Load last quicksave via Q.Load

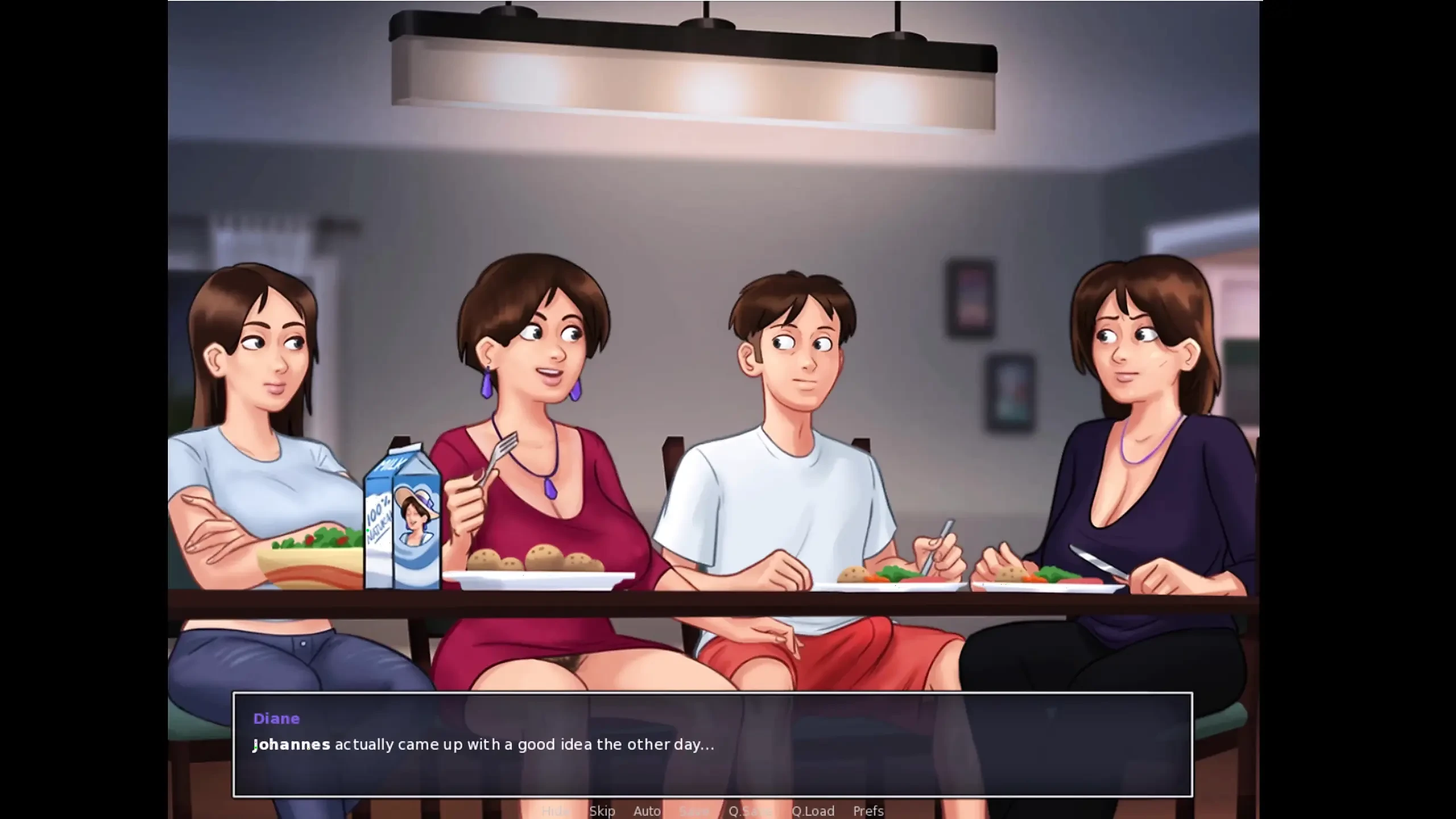[813, 812]
